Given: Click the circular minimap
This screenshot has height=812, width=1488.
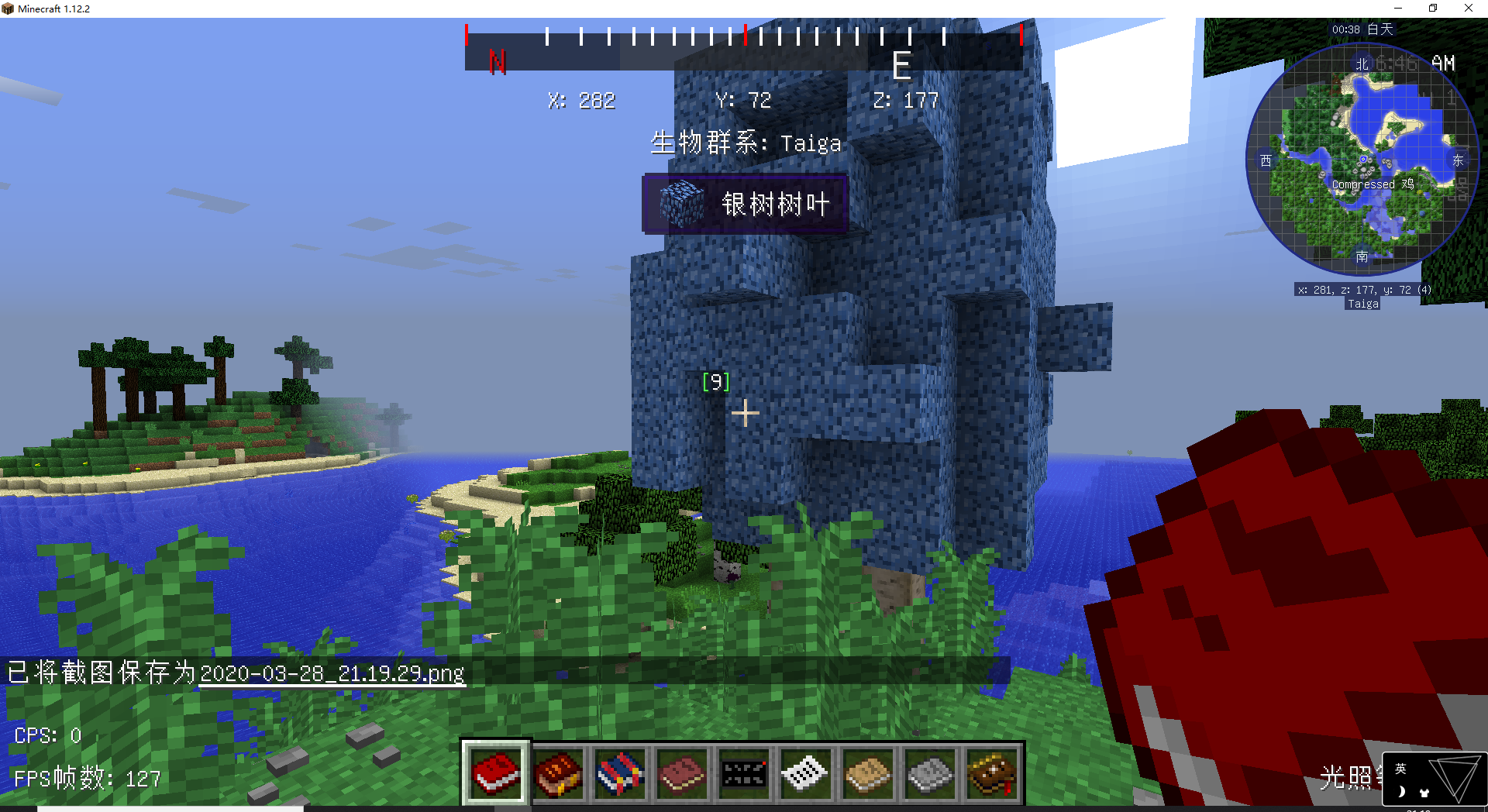Looking at the screenshot, I should click(x=1362, y=160).
